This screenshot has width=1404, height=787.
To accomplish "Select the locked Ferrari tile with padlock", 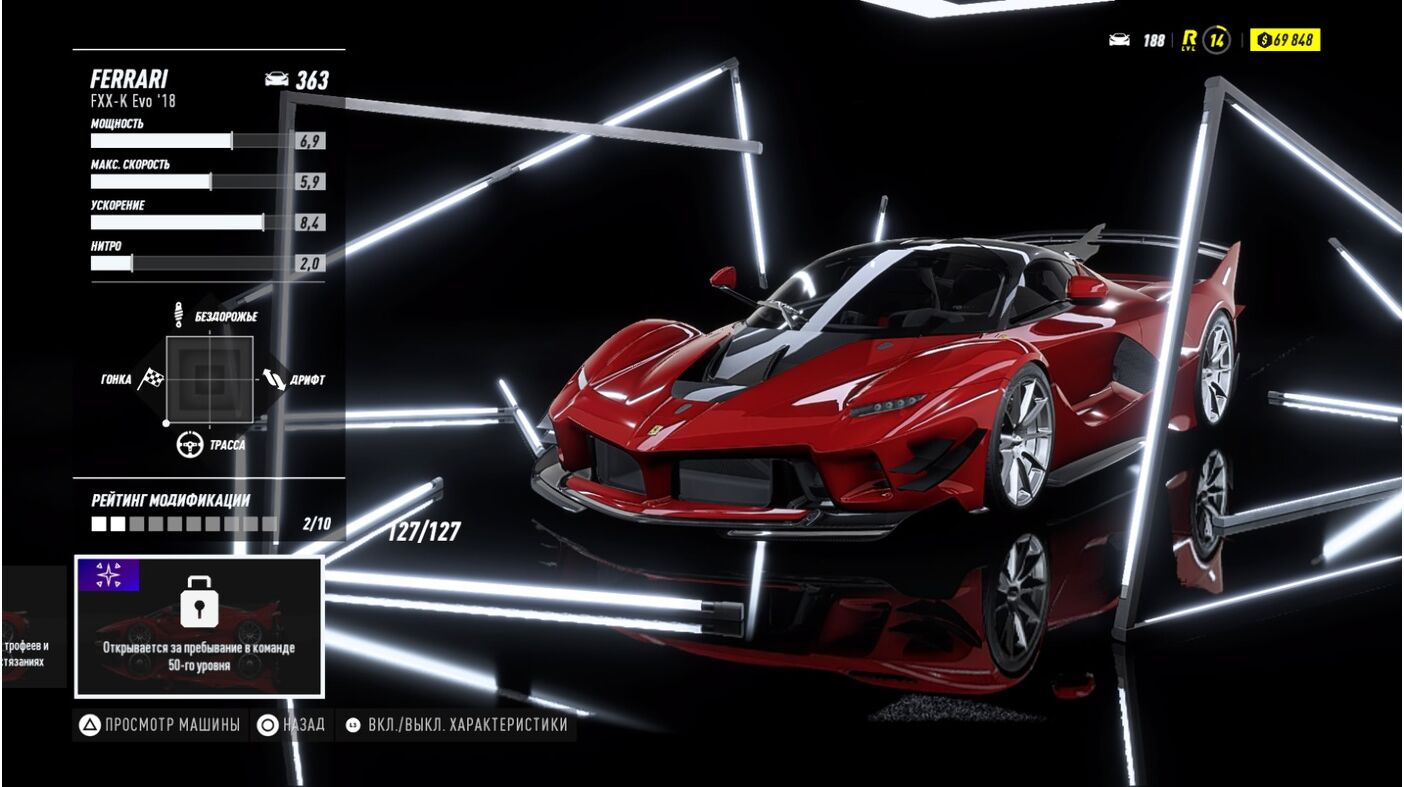I will click(199, 626).
